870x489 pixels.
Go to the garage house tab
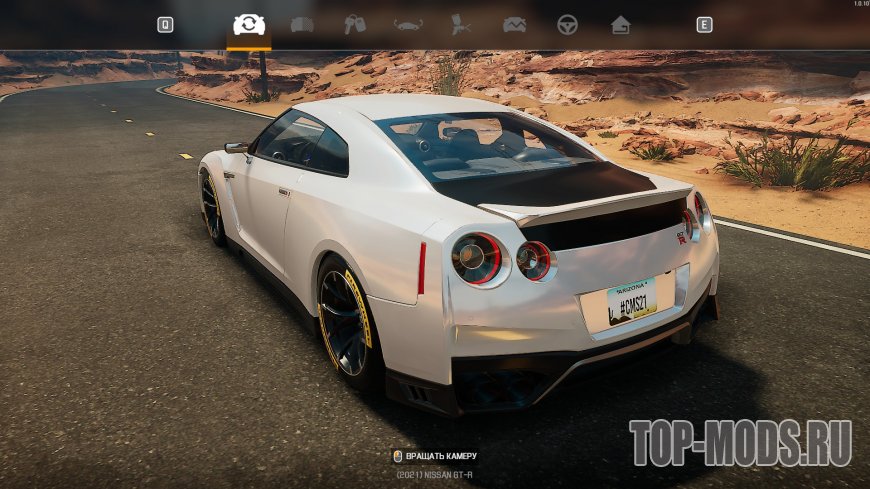pos(620,25)
